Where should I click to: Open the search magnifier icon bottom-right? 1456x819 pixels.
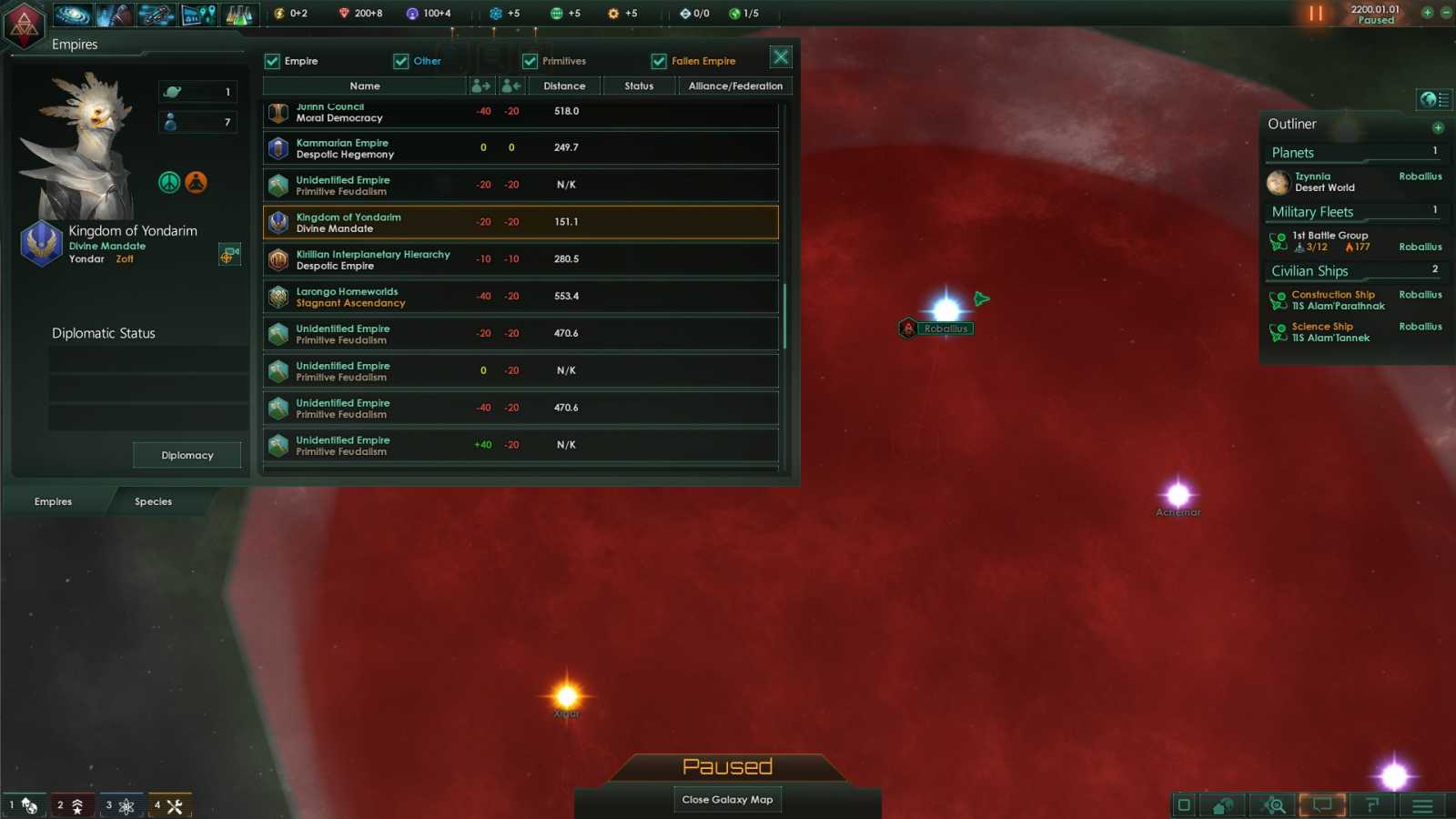1273,804
